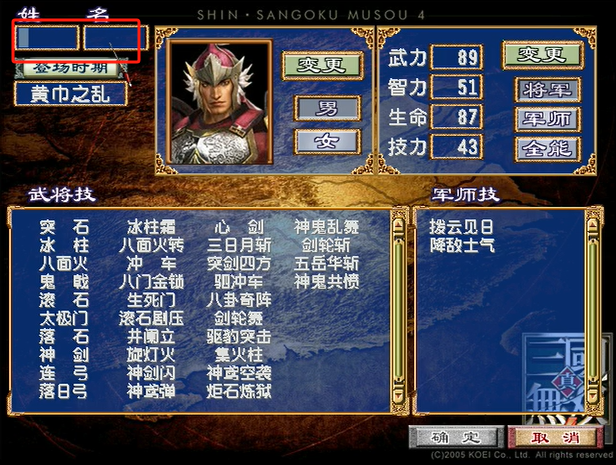Viewport: 616px width, 465px height.
Task: Choose the 将军 stat preset
Action: 547,89
